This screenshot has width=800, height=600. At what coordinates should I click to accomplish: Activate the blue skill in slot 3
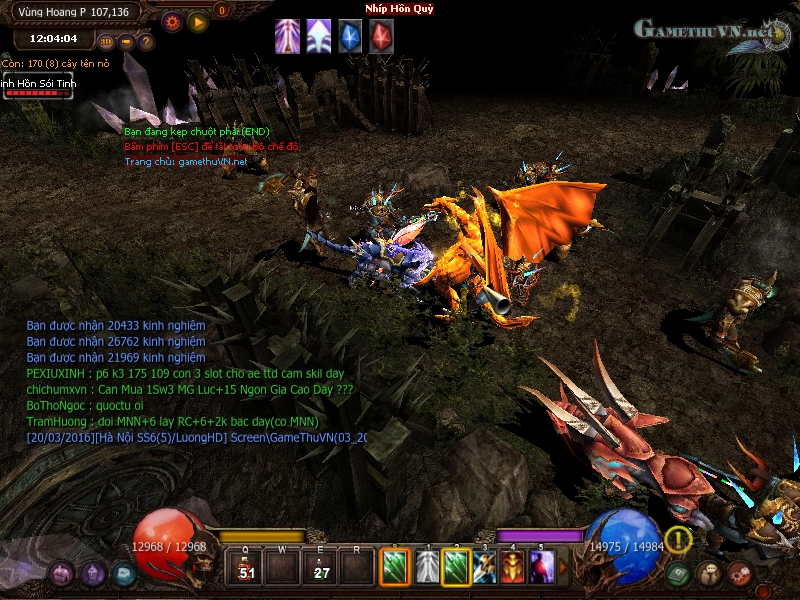[x=485, y=568]
